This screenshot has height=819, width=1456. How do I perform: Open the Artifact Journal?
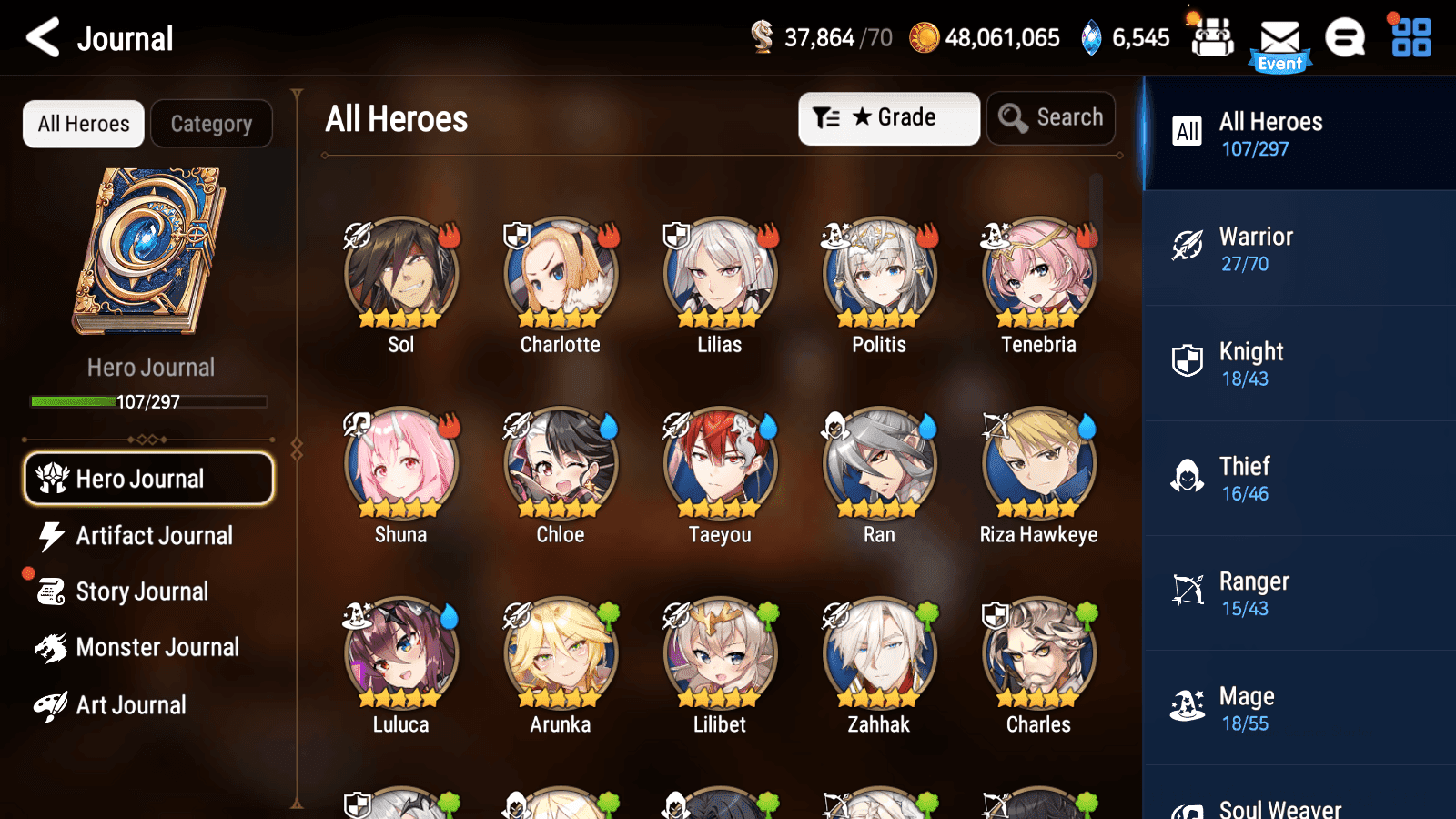148,536
